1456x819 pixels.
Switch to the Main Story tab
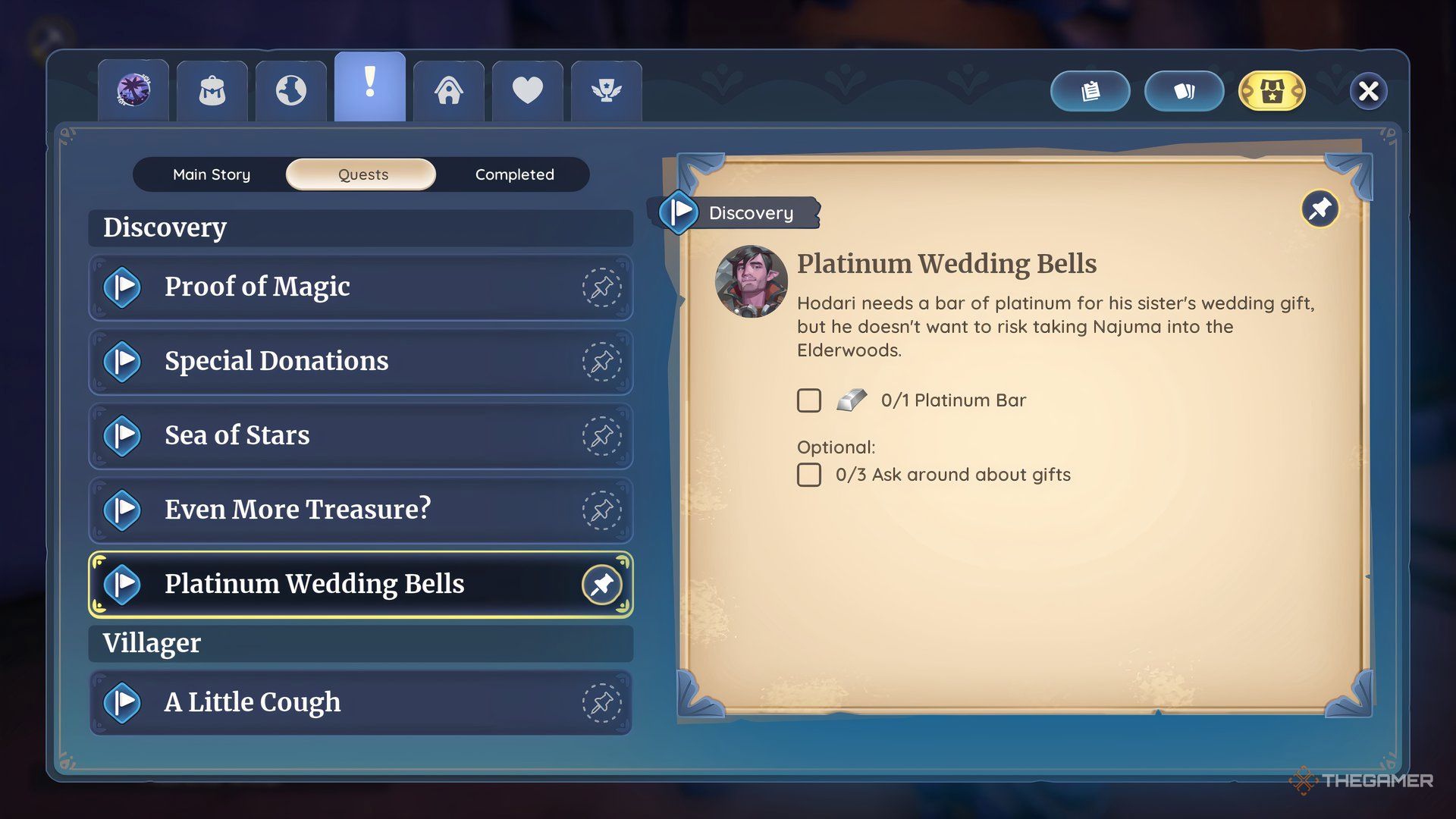tap(212, 174)
